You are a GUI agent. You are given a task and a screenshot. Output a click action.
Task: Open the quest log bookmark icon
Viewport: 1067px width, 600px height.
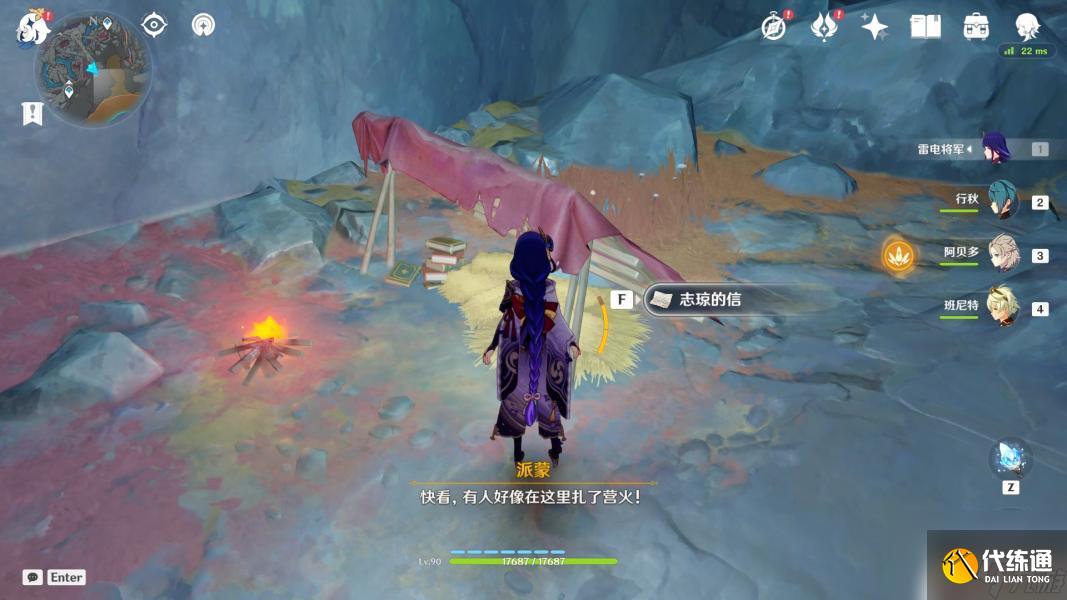(32, 114)
